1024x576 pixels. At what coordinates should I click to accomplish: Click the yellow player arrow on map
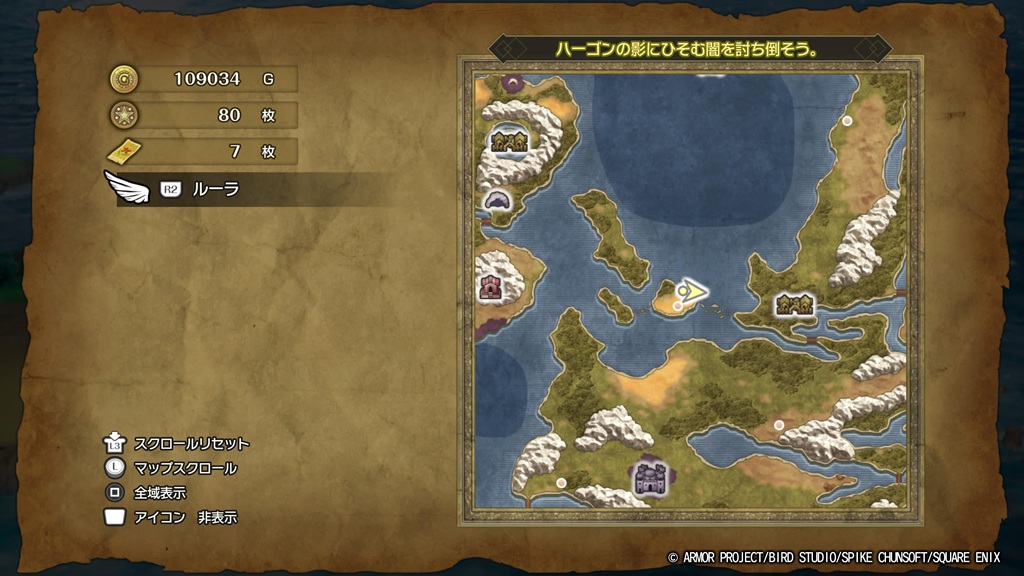click(x=690, y=291)
